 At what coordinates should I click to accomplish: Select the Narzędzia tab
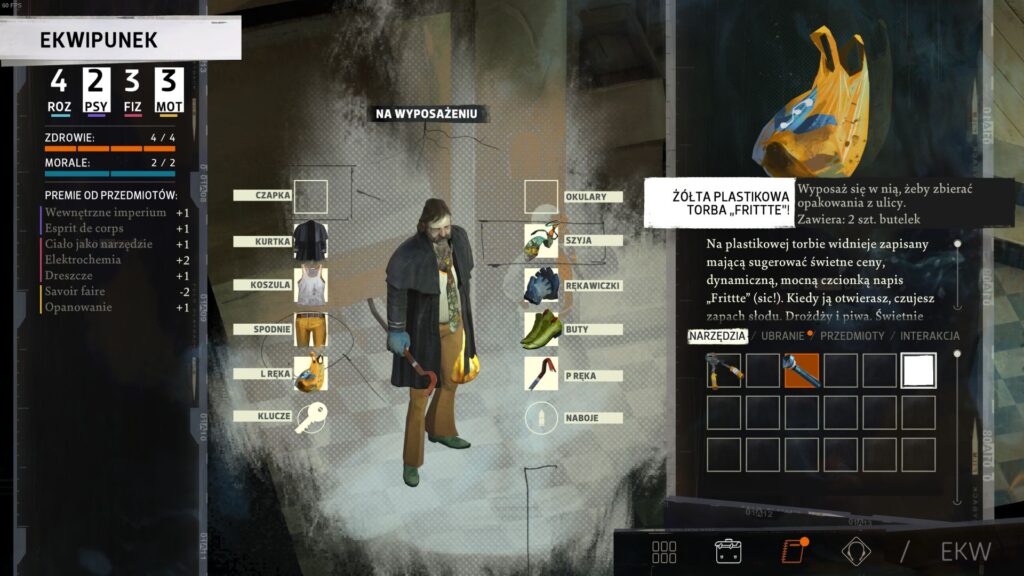tap(716, 336)
